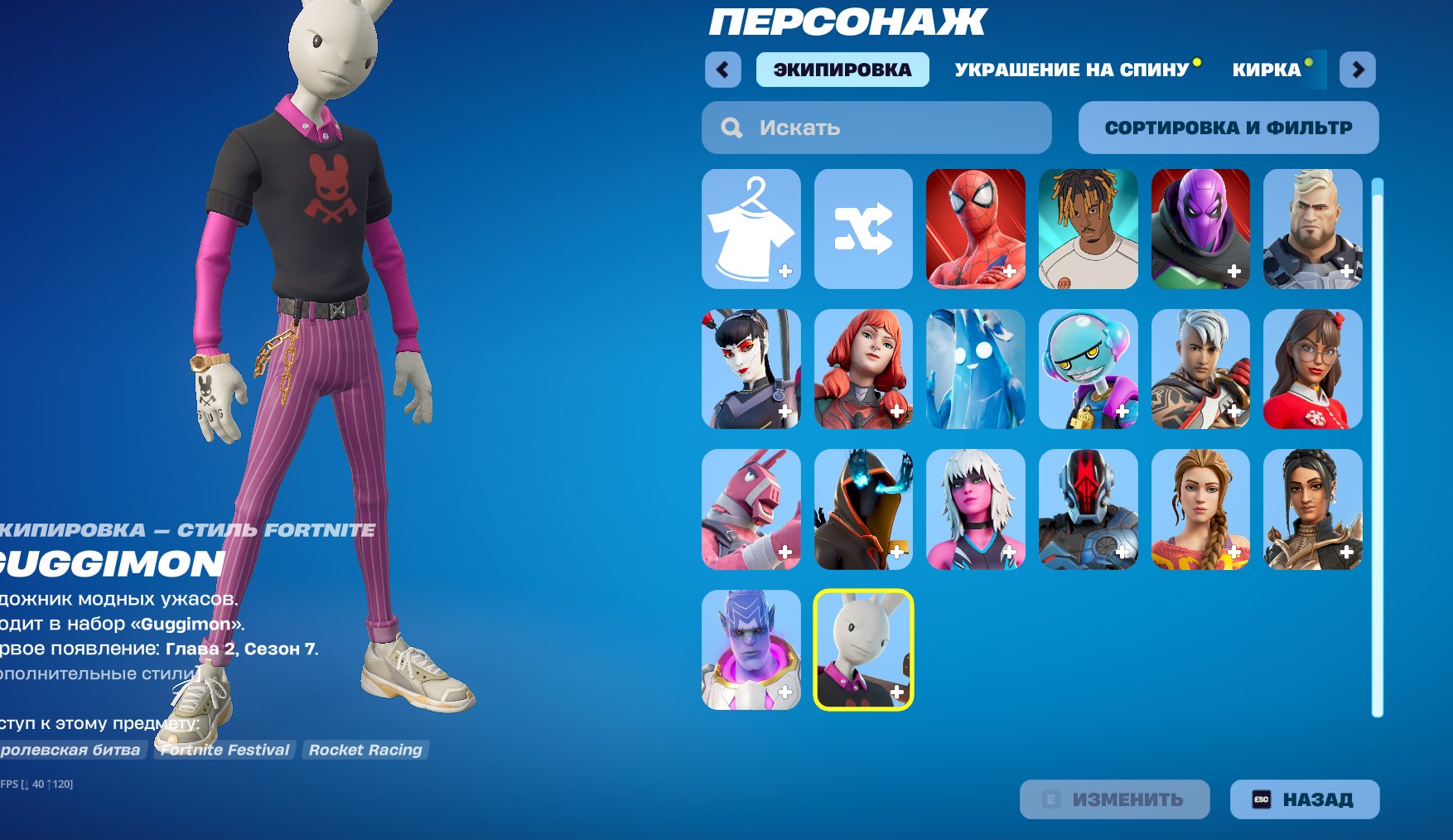Choose the Rippley water-creature outfit
Viewport: 1453px width, 840px height.
pyautogui.click(x=975, y=369)
